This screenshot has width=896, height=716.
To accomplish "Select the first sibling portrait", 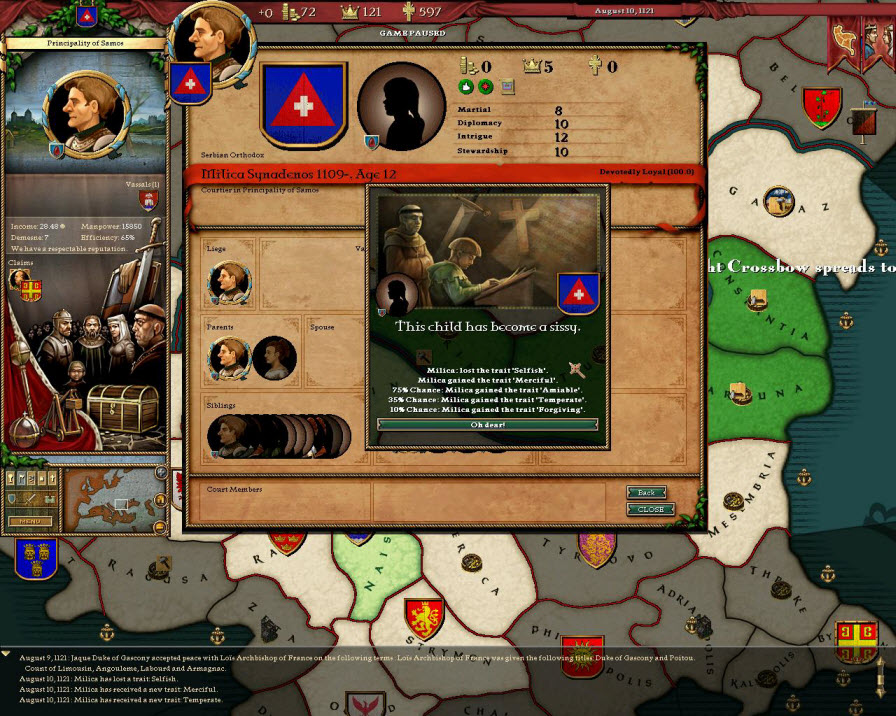I will pyautogui.click(x=224, y=436).
